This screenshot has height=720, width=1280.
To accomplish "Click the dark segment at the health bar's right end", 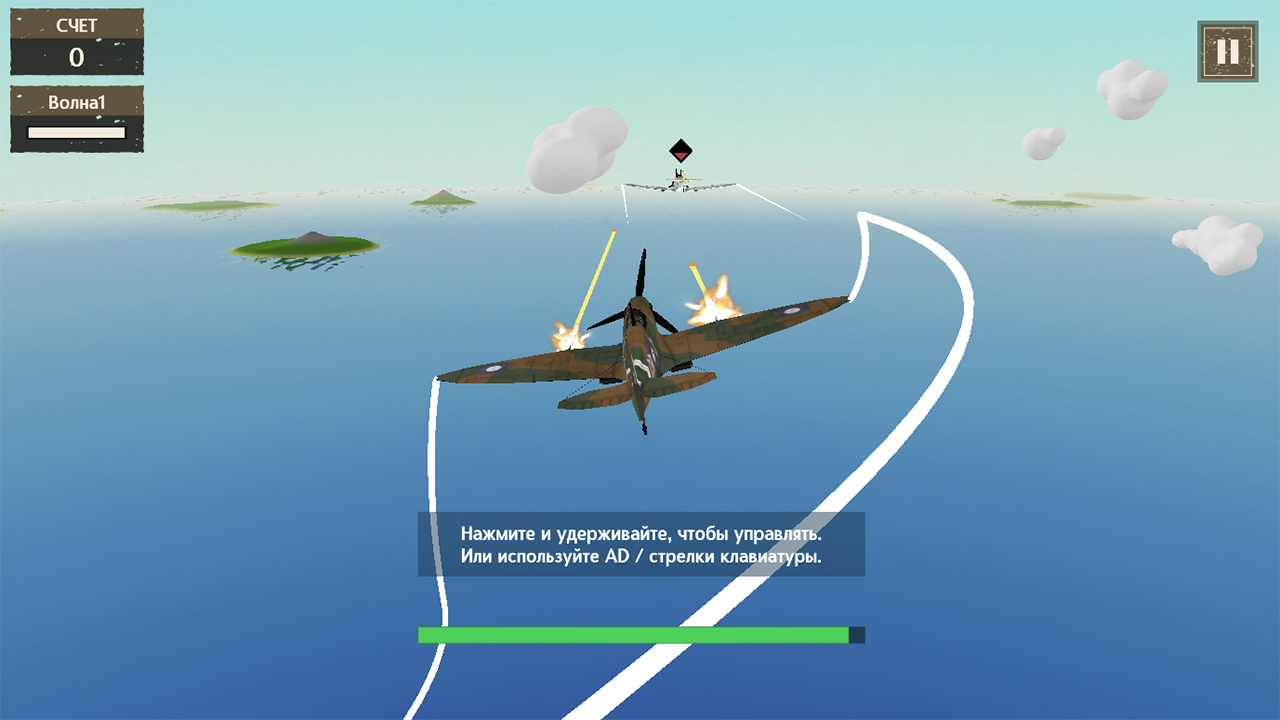I will (x=855, y=633).
